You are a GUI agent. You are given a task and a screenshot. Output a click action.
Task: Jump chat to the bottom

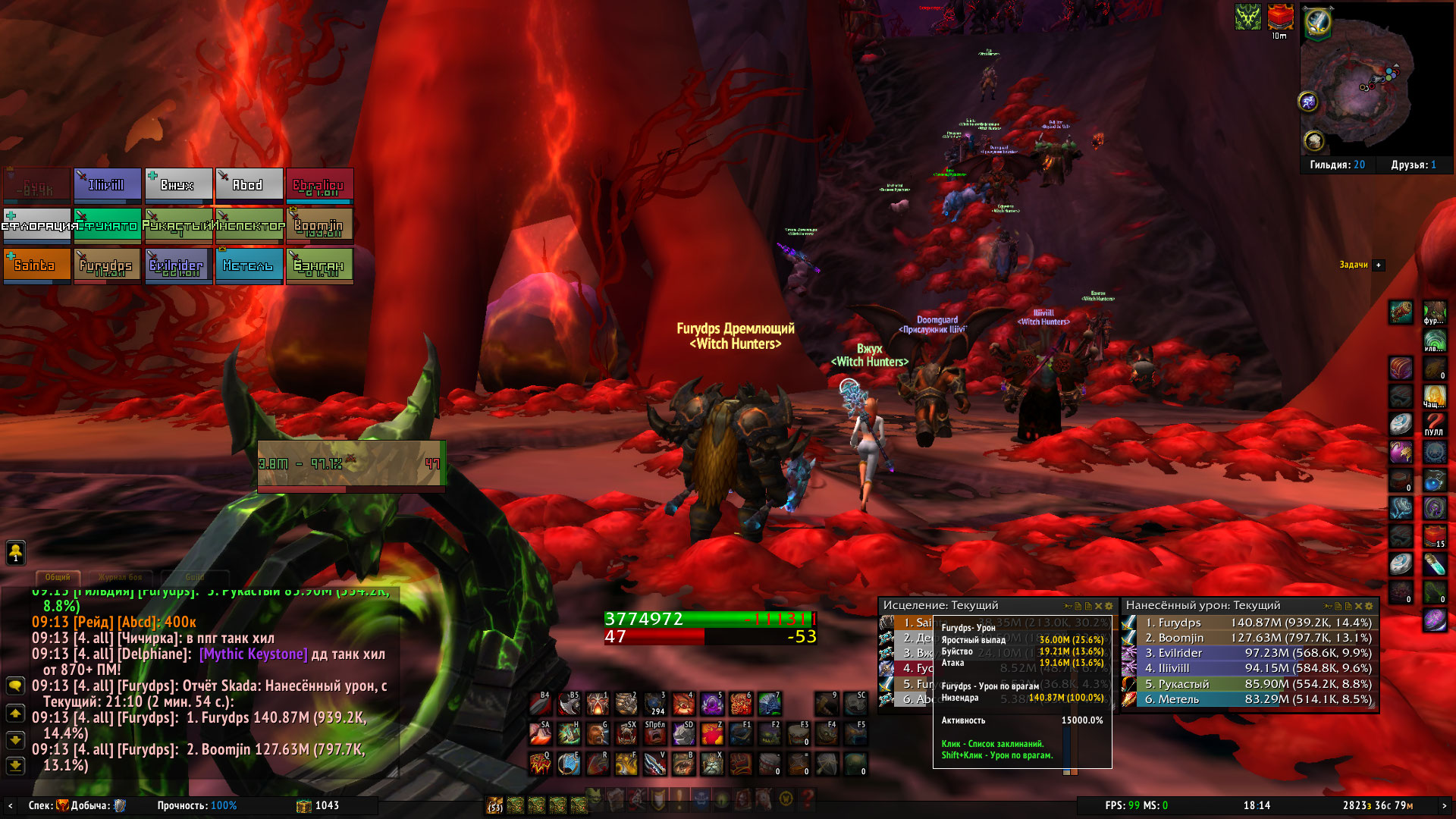[15, 766]
